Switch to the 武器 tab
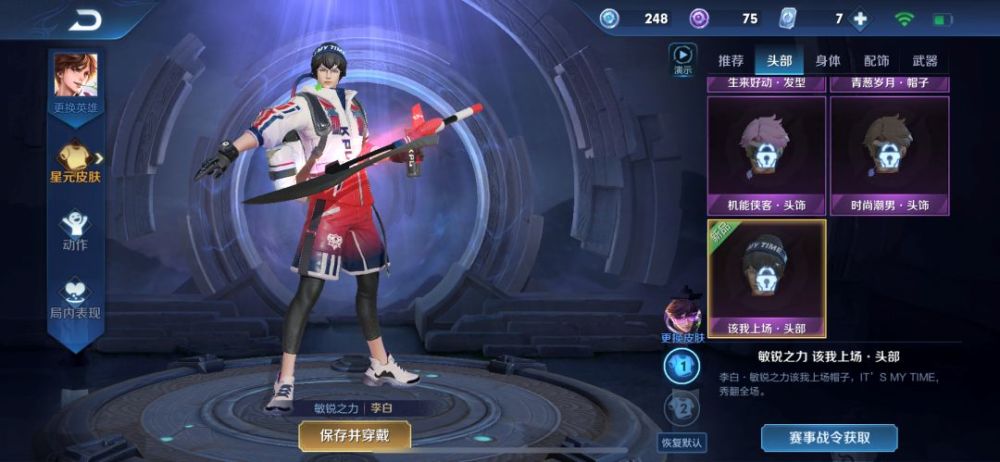Viewport: 1000px width, 462px height. pyautogui.click(x=925, y=60)
